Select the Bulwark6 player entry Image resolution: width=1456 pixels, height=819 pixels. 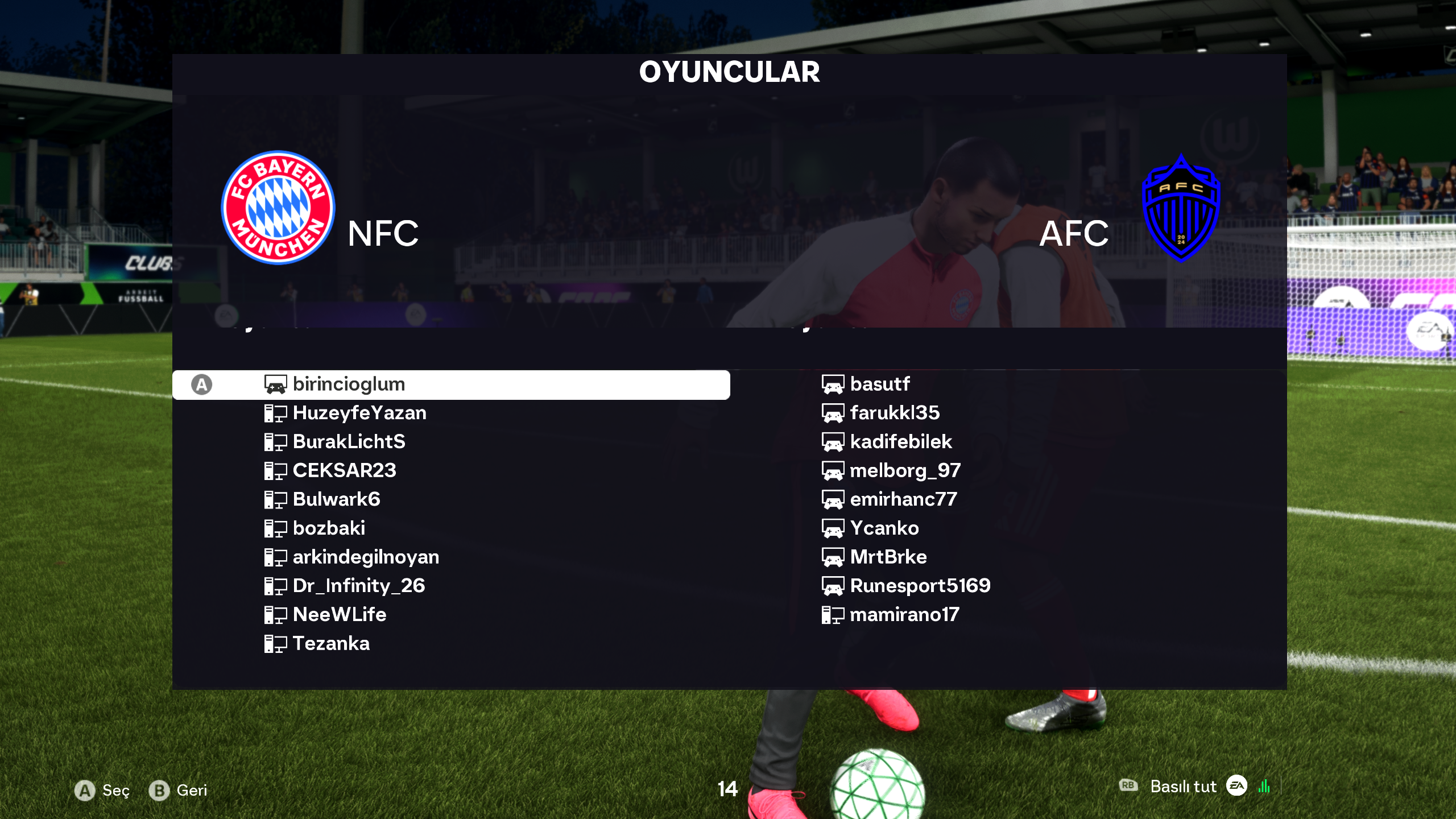click(336, 500)
